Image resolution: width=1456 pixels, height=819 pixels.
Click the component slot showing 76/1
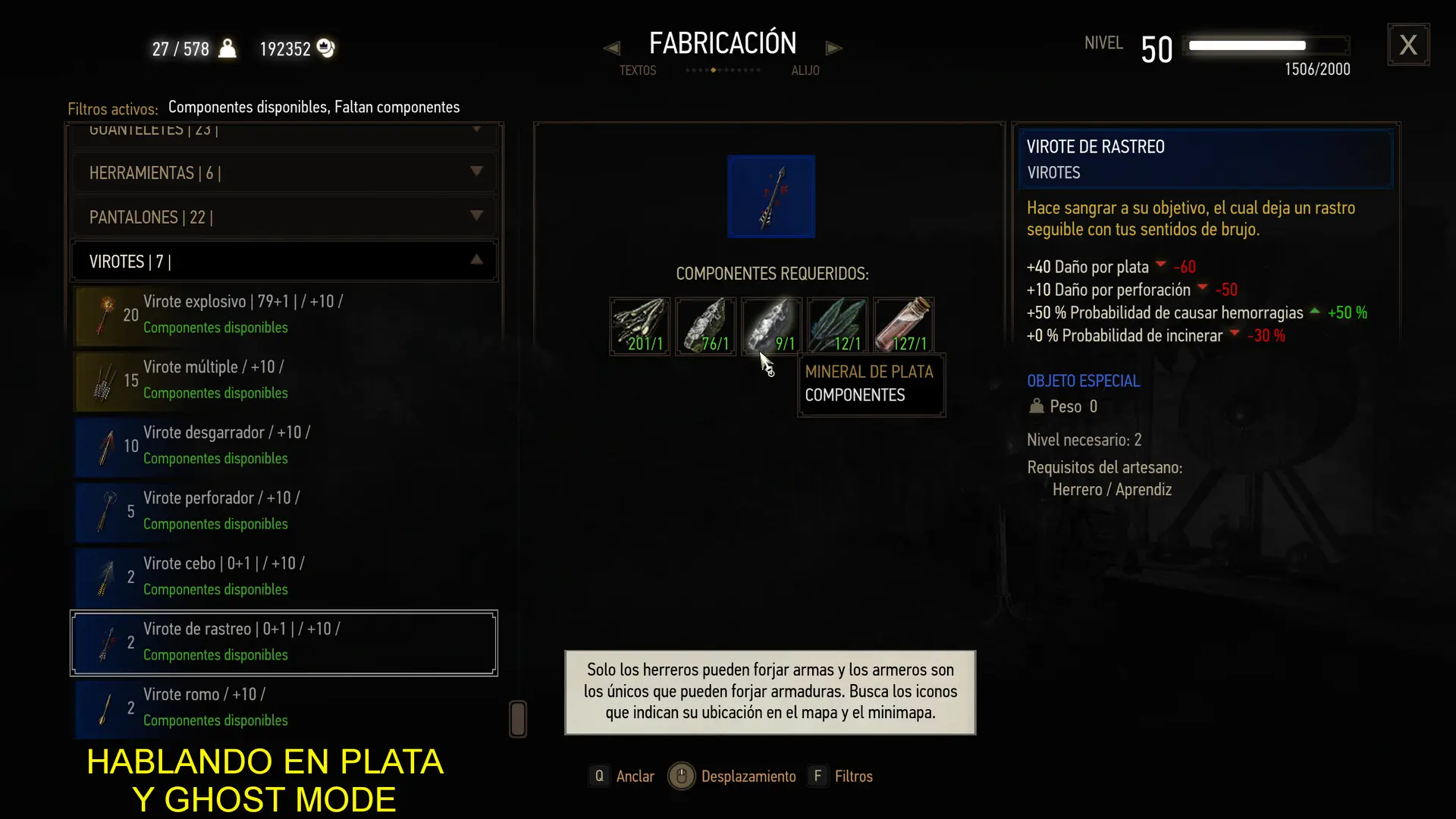click(x=705, y=326)
